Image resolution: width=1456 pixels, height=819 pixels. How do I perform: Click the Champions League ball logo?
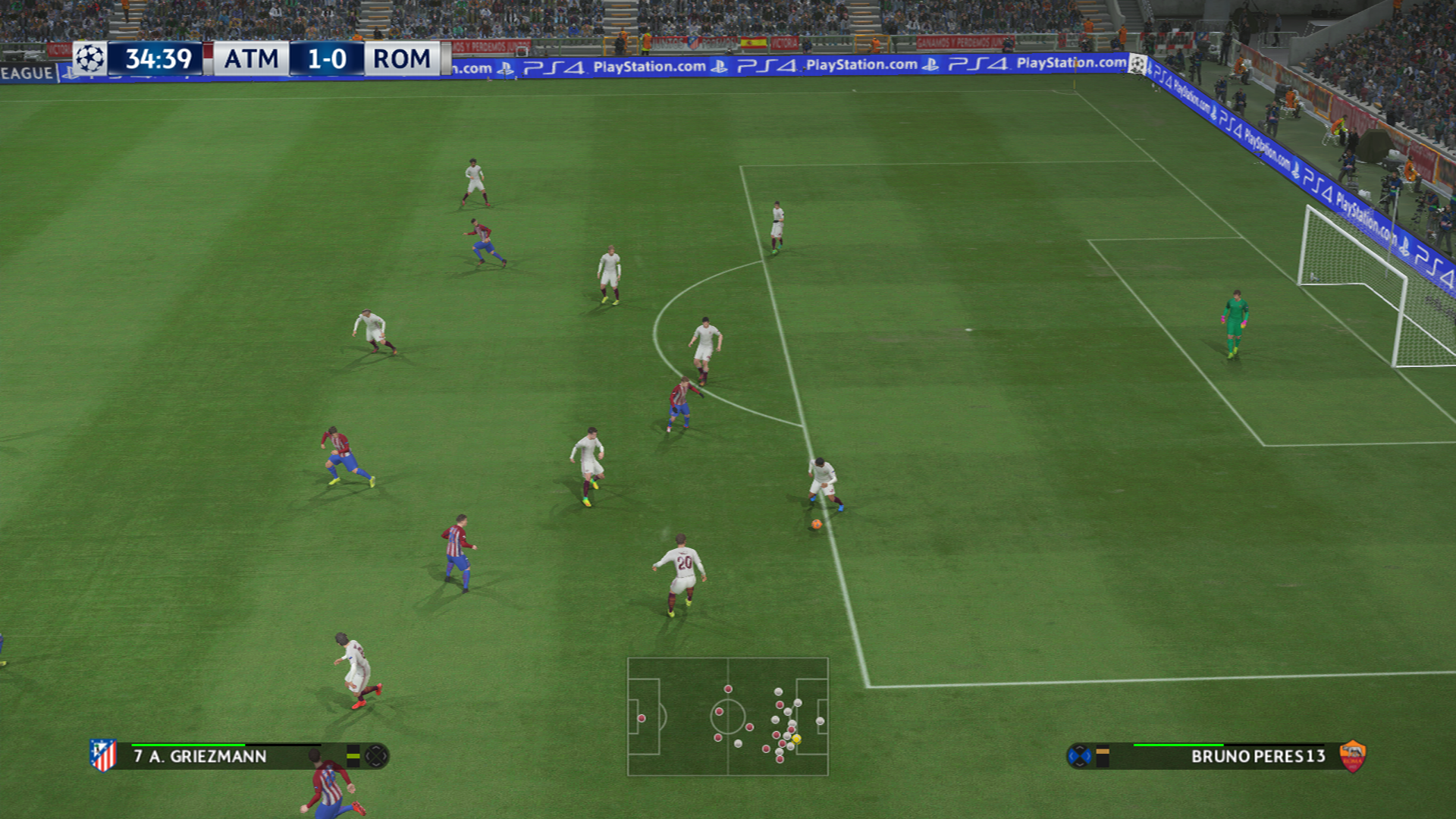click(90, 58)
